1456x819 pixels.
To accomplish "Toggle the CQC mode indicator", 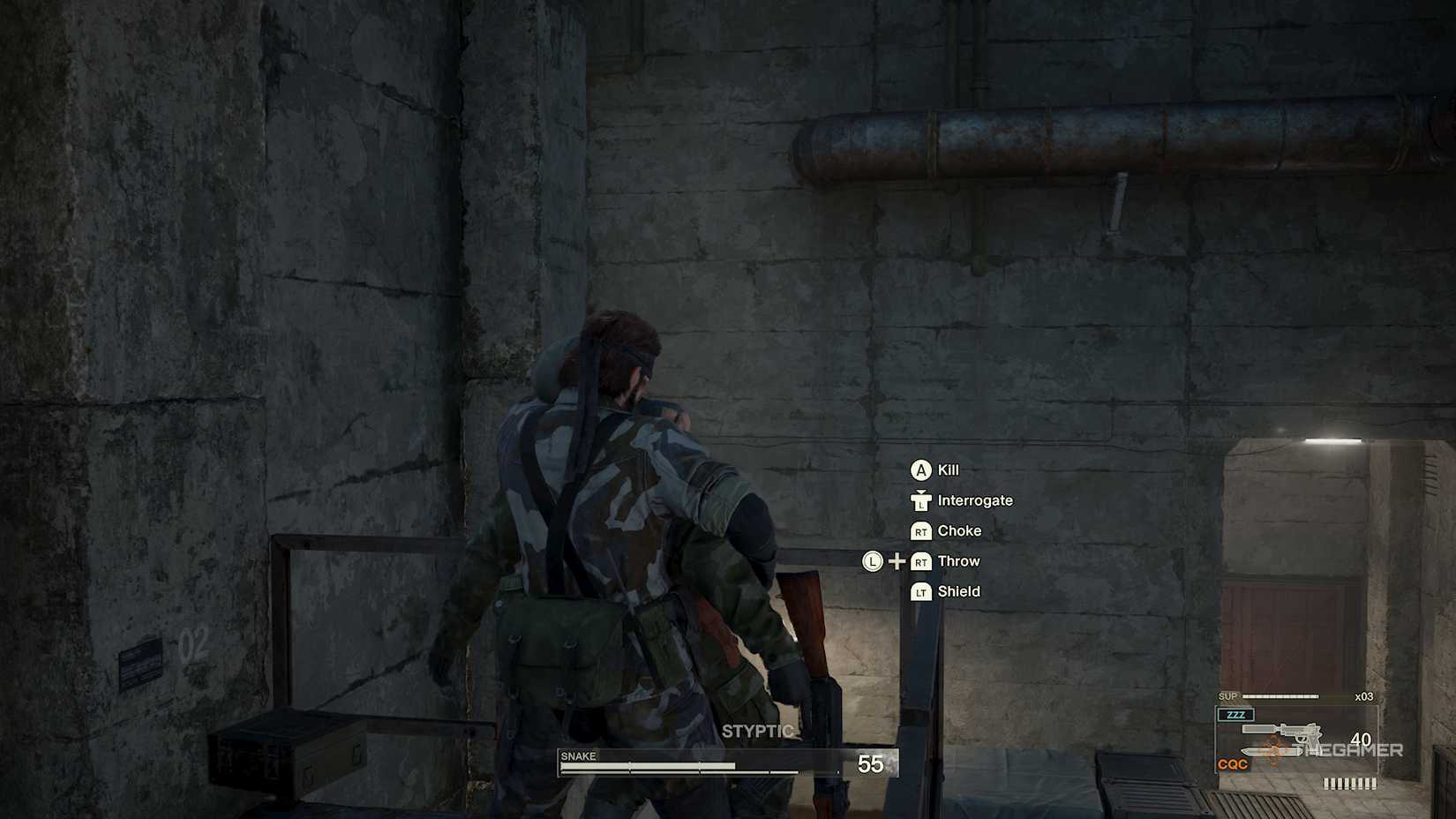I will tap(1233, 763).
